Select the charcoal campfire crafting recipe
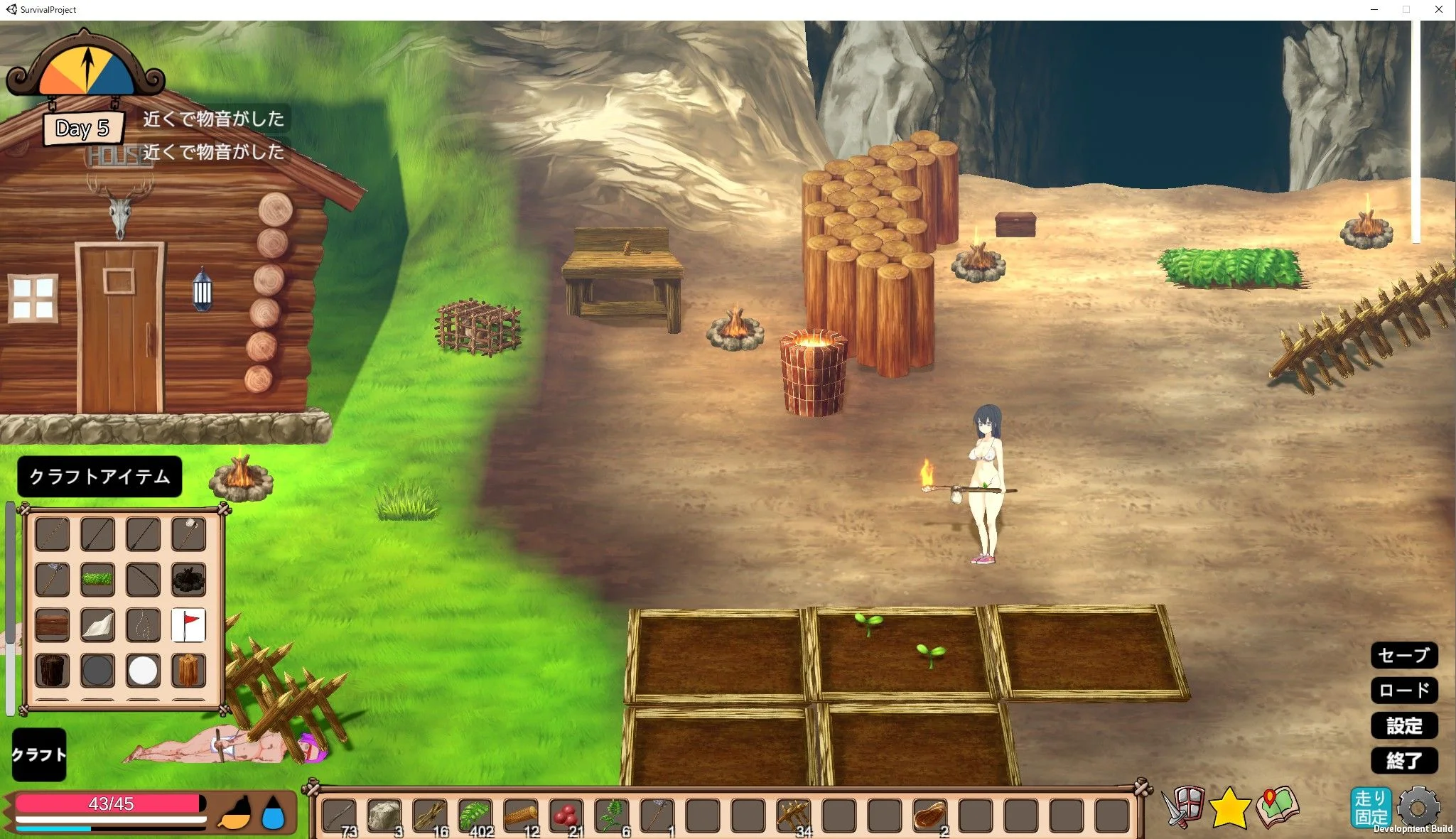 click(x=188, y=580)
